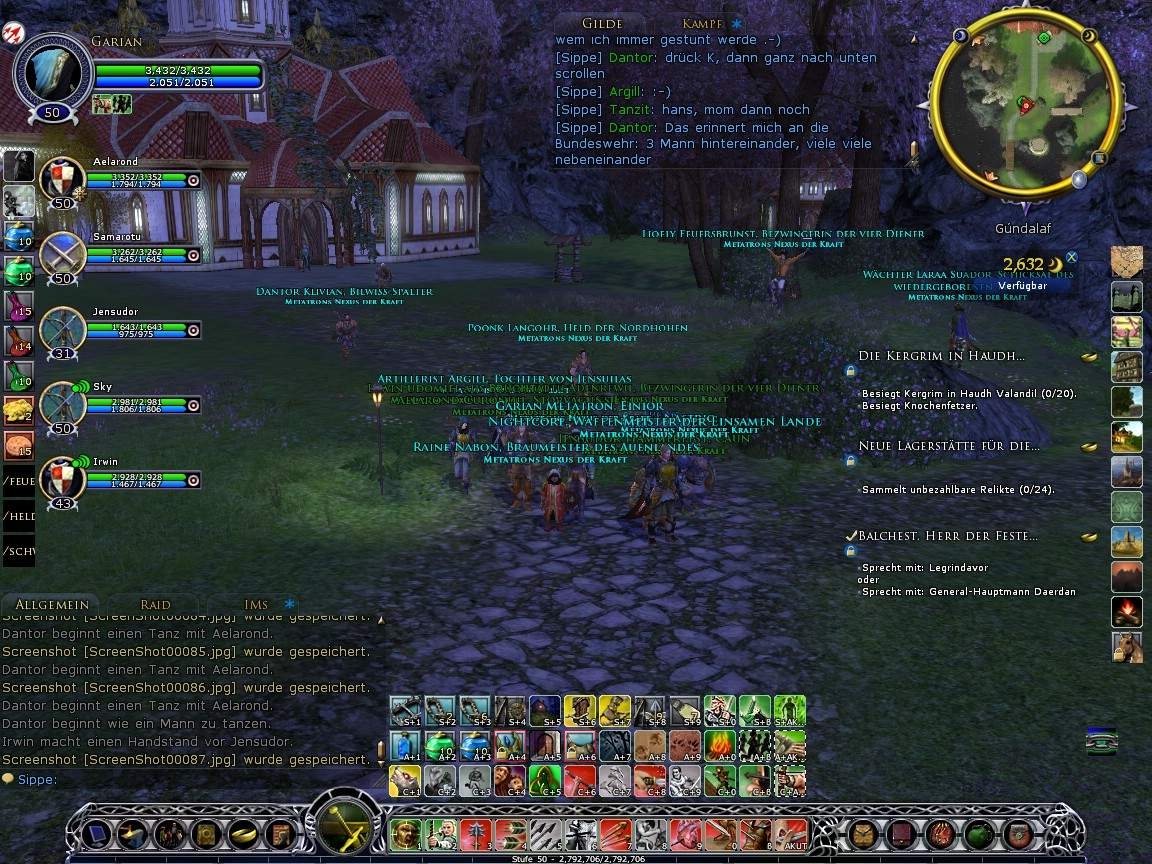Switch to the Gilde chat tab
This screenshot has width=1152, height=864.
601,23
